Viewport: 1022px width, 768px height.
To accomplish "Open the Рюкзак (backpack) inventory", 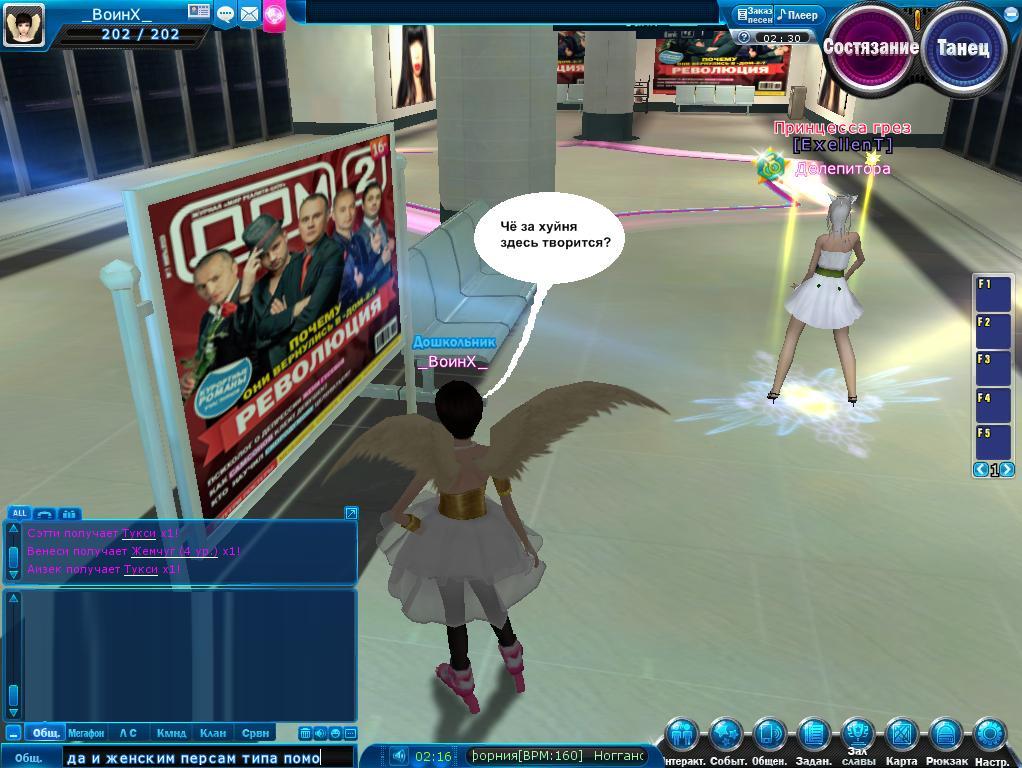I will (945, 736).
